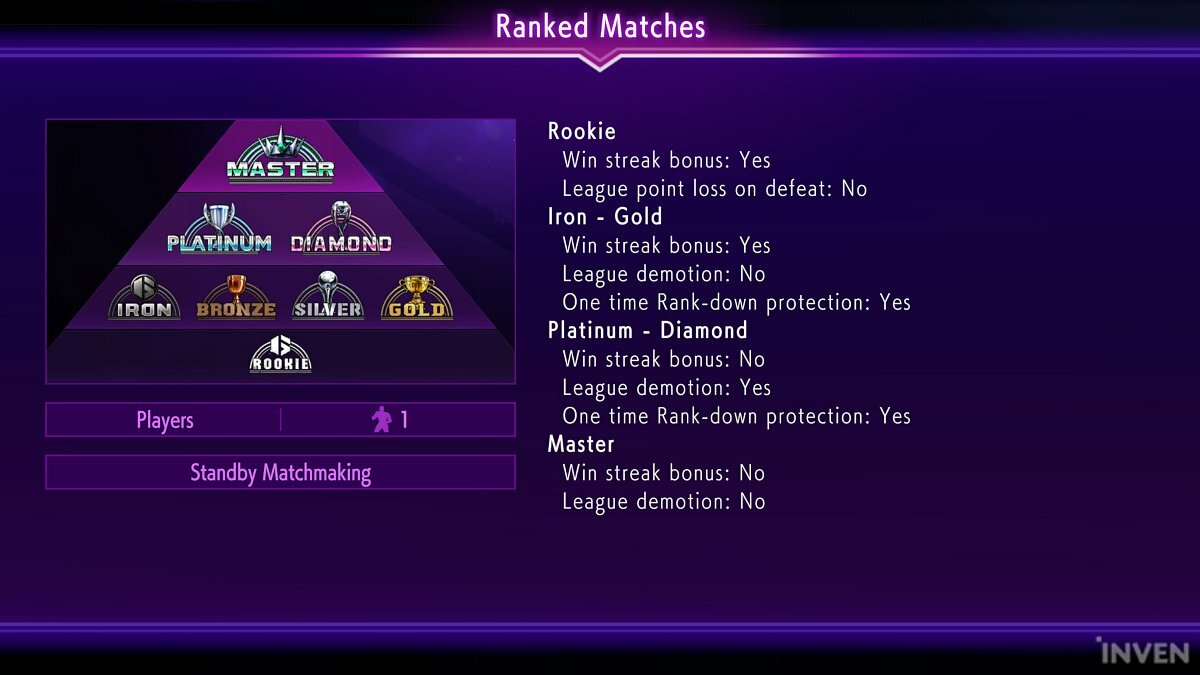Click the Master league emblem
The height and width of the screenshot is (675, 1200).
280,156
